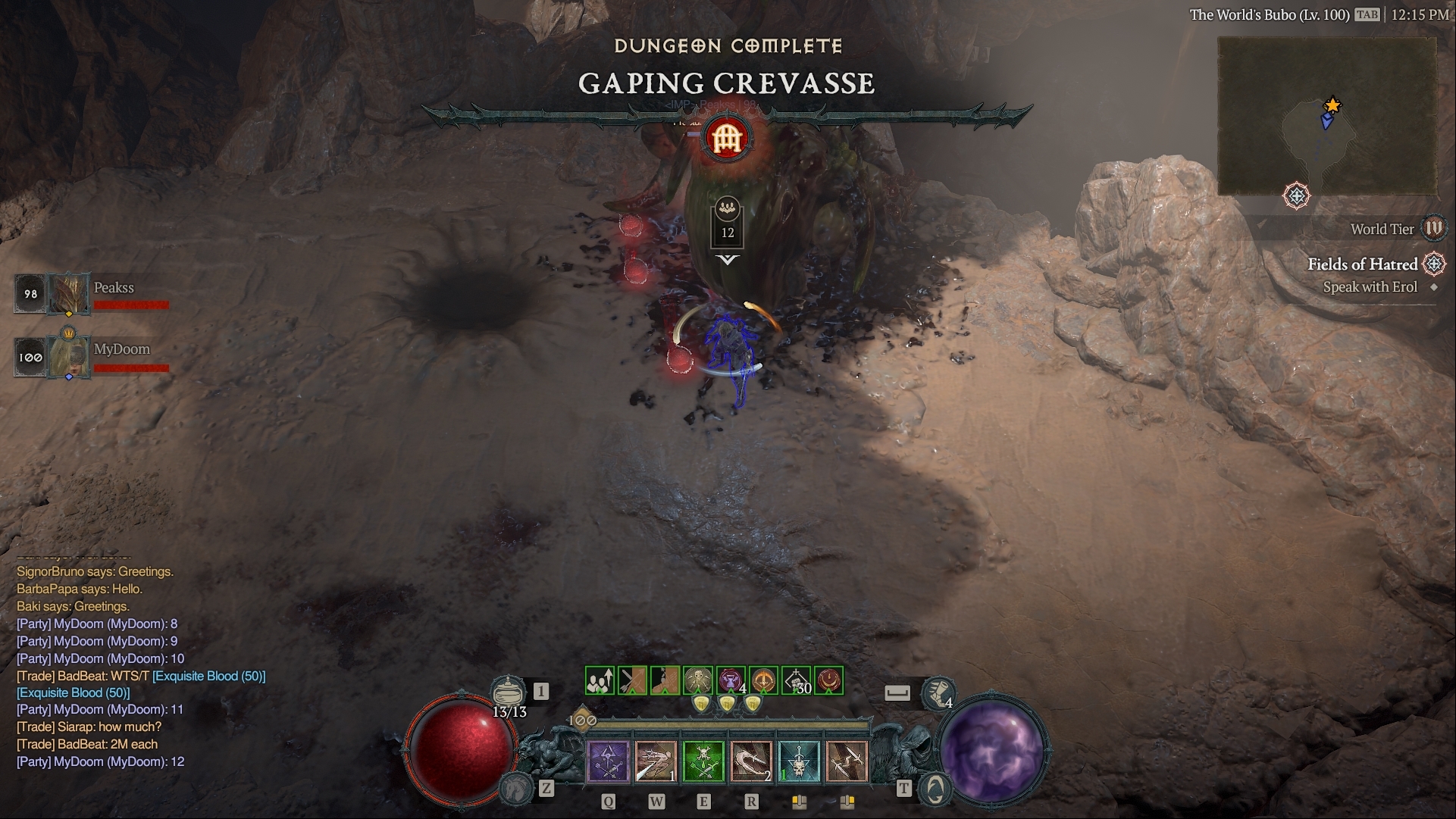This screenshot has width=1456, height=819.
Task: Select the Fields of Hatred quest tracker
Action: [1362, 264]
